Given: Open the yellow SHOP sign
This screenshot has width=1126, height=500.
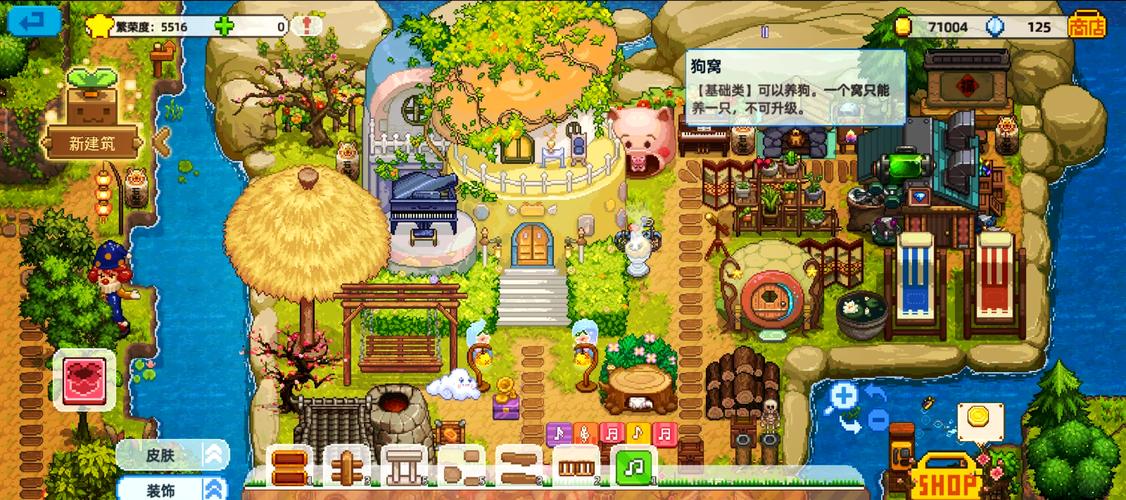Looking at the screenshot, I should [x=946, y=480].
